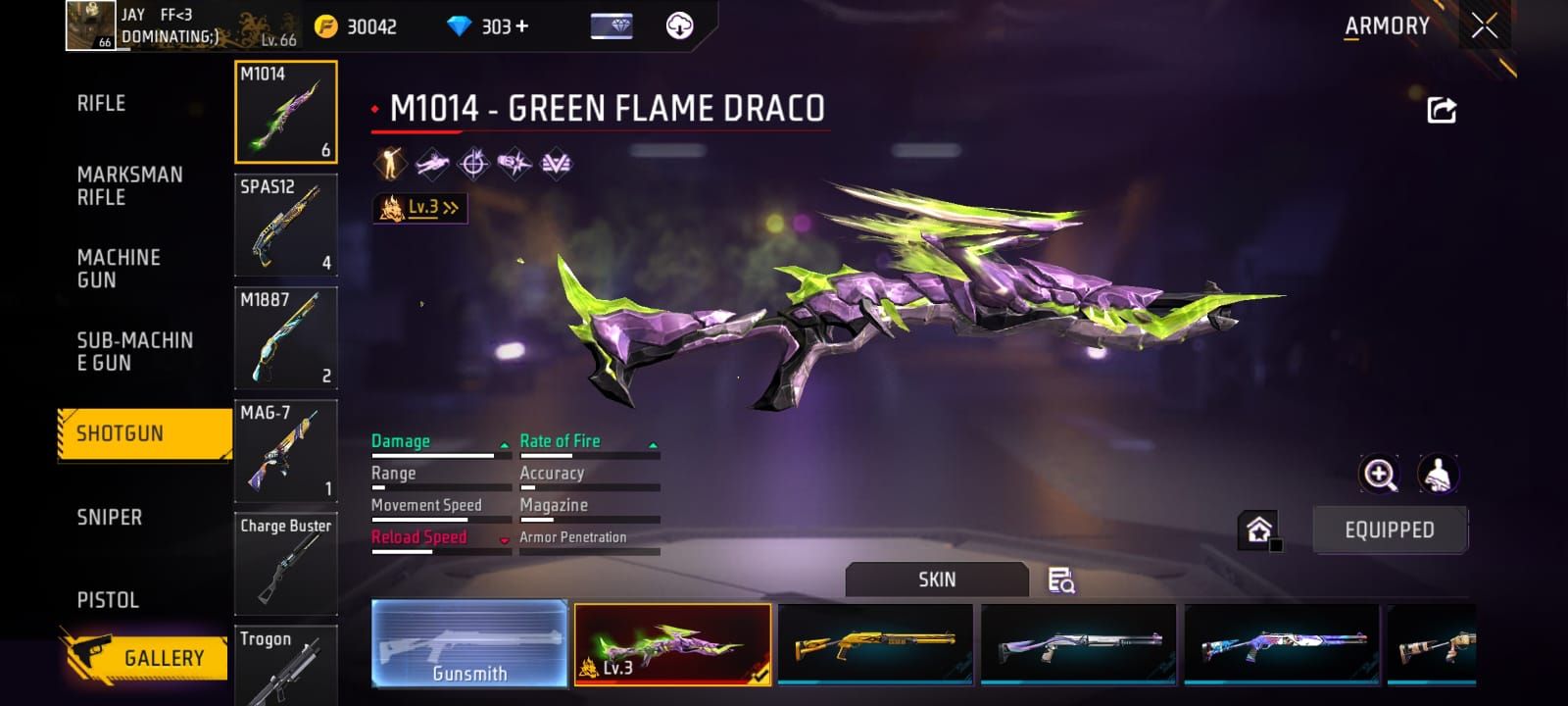Open the Gunsmith panel
This screenshot has width=1568, height=706.
pyautogui.click(x=469, y=643)
